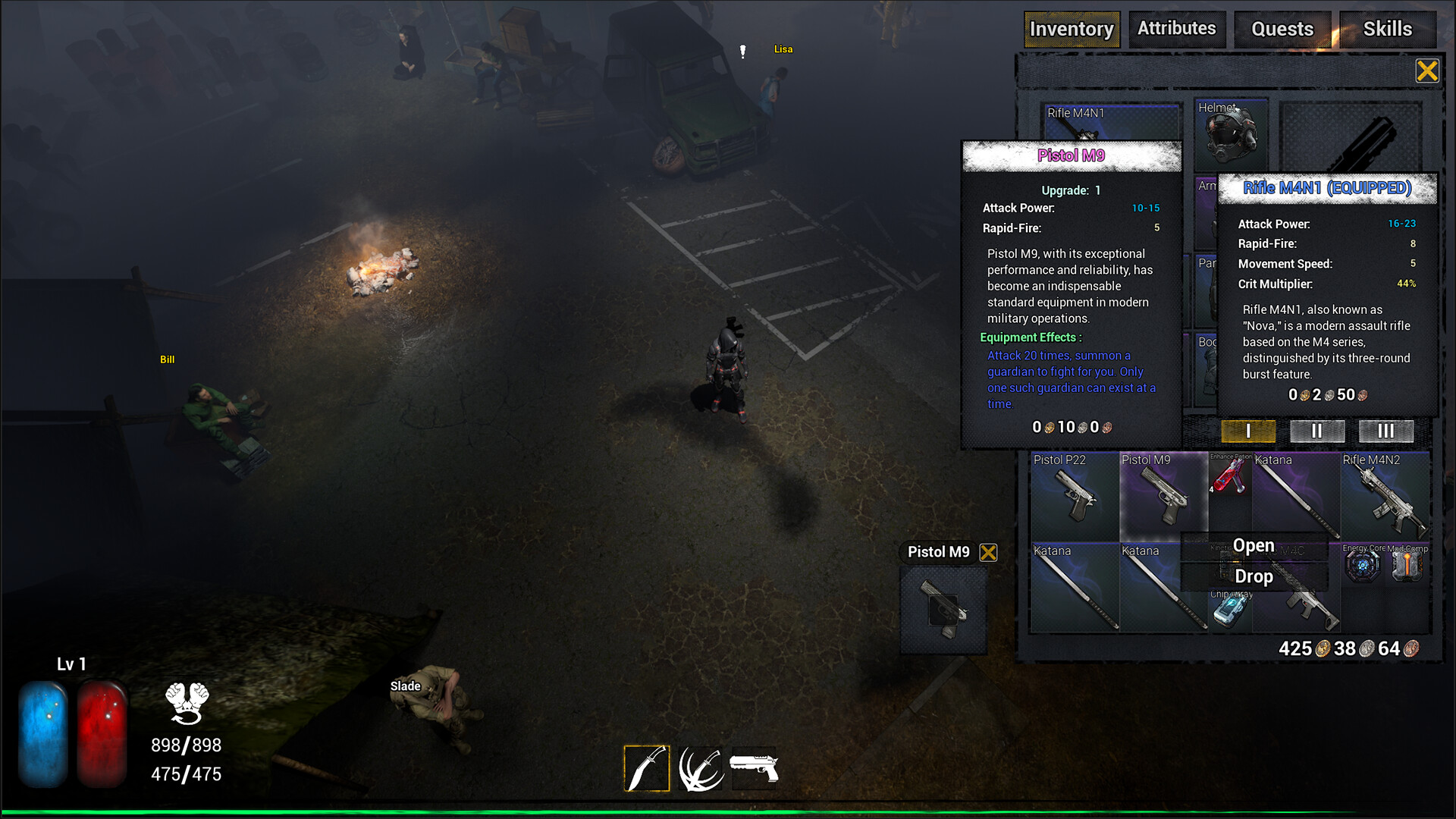Select the claw weapon in the hotbar
The width and height of the screenshot is (1456, 819).
(x=700, y=767)
